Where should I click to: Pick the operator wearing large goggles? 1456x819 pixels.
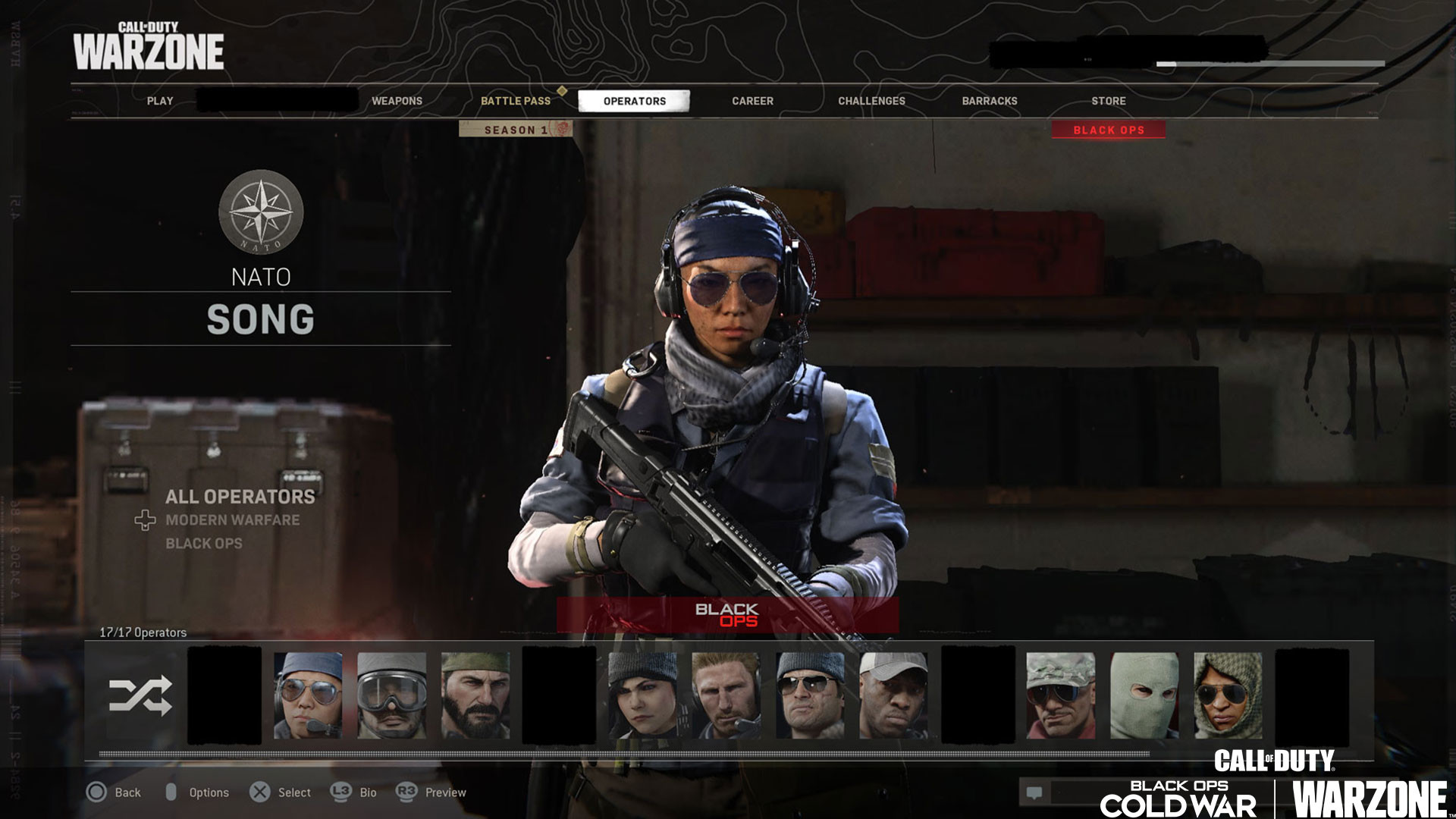391,695
